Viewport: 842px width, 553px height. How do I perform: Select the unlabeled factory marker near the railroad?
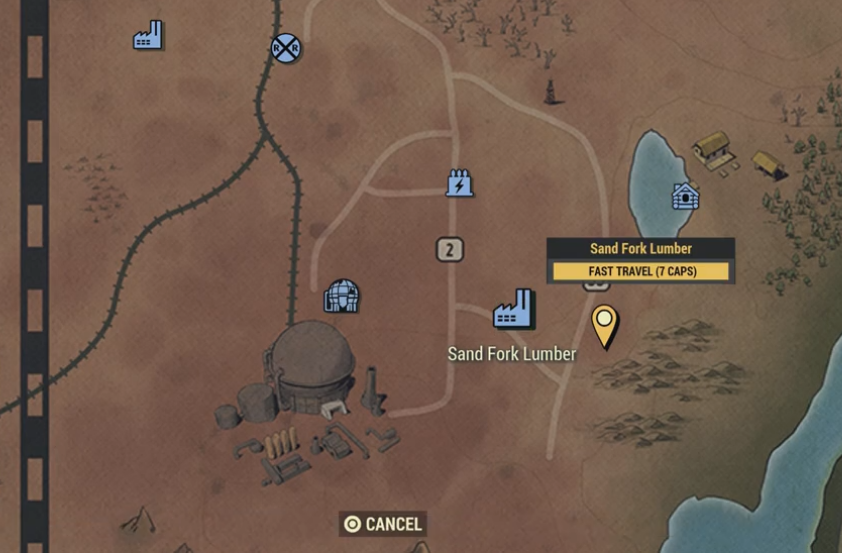[148, 36]
